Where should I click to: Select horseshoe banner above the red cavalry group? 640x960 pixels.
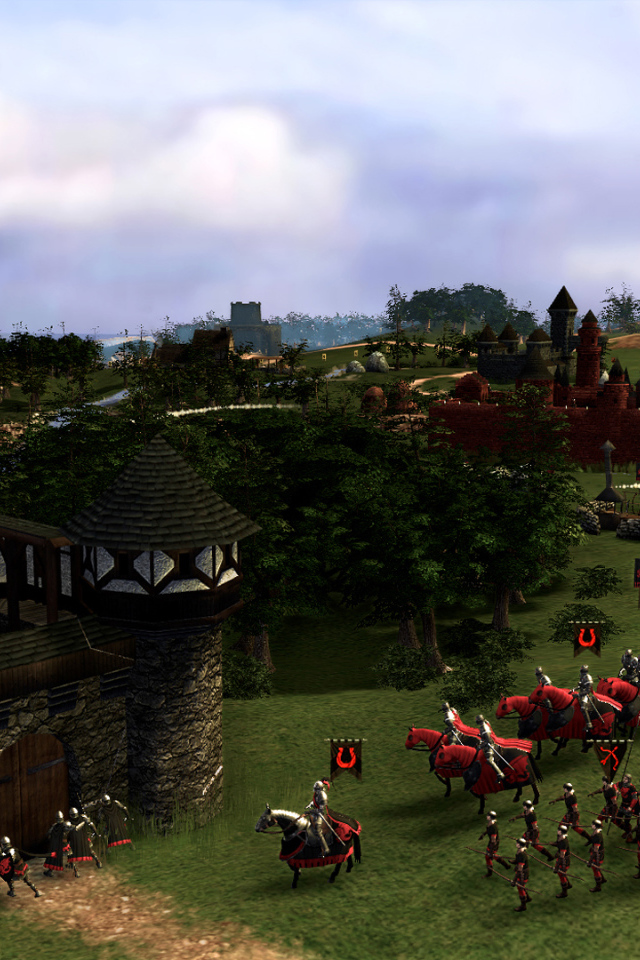click(587, 637)
